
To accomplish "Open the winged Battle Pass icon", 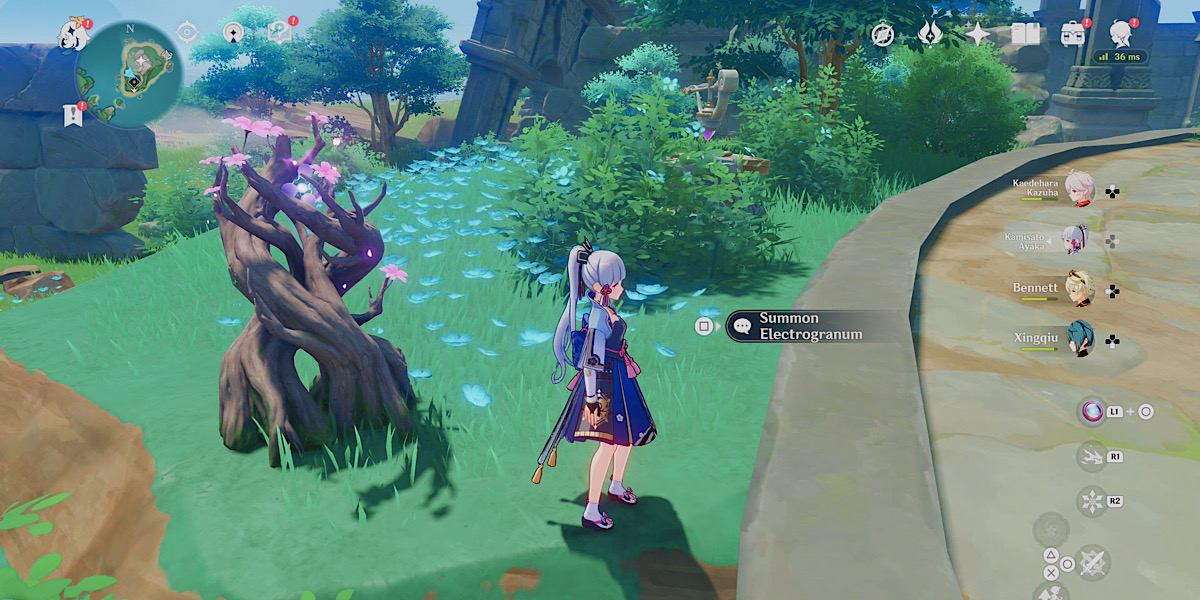I will tap(929, 34).
